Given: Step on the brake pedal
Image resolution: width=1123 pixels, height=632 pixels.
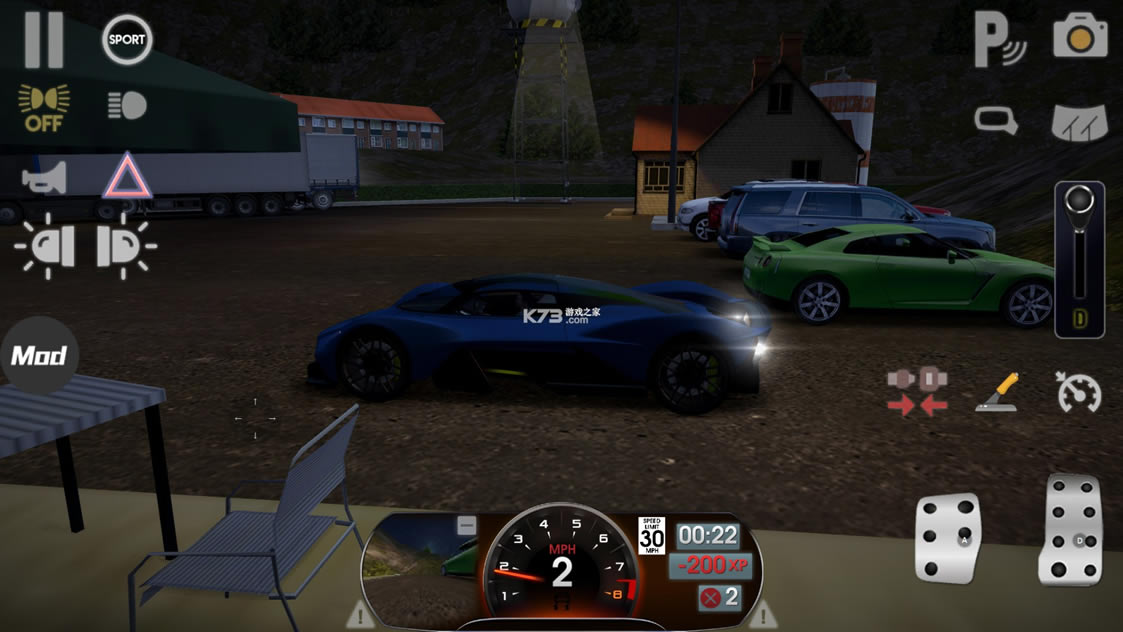Looking at the screenshot, I should 948,537.
